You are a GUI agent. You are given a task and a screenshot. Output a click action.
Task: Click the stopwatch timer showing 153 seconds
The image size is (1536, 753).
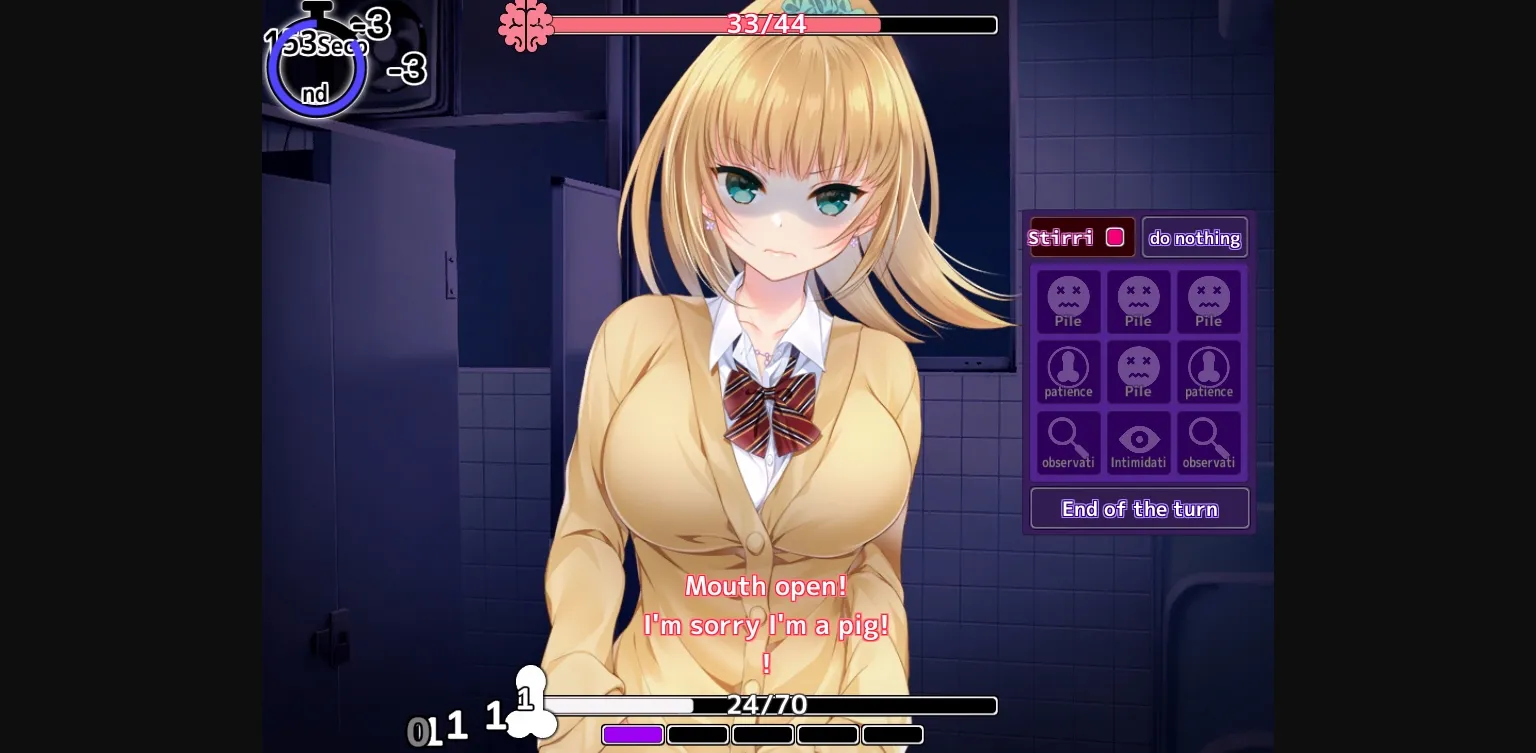click(316, 63)
